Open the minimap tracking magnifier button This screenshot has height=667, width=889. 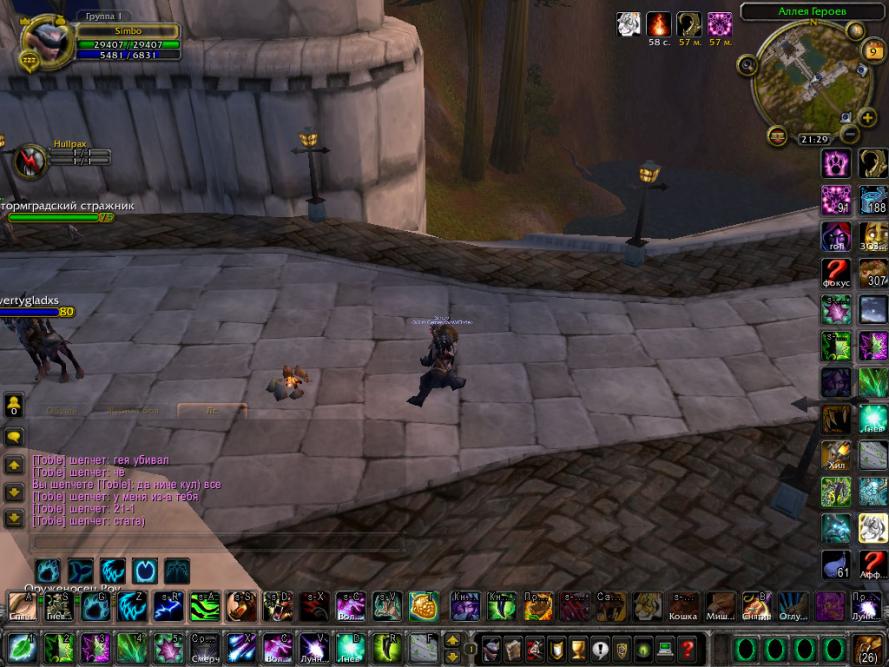[746, 65]
